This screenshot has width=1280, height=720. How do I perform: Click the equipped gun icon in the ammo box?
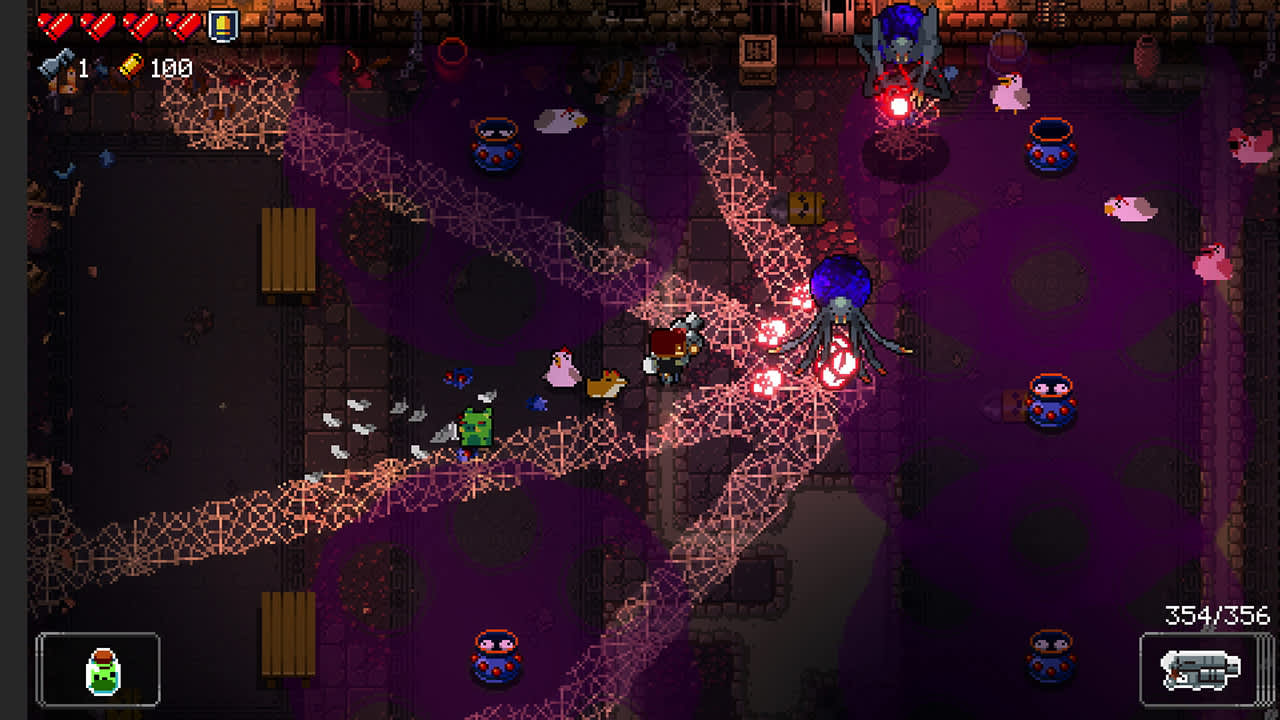(x=1202, y=671)
